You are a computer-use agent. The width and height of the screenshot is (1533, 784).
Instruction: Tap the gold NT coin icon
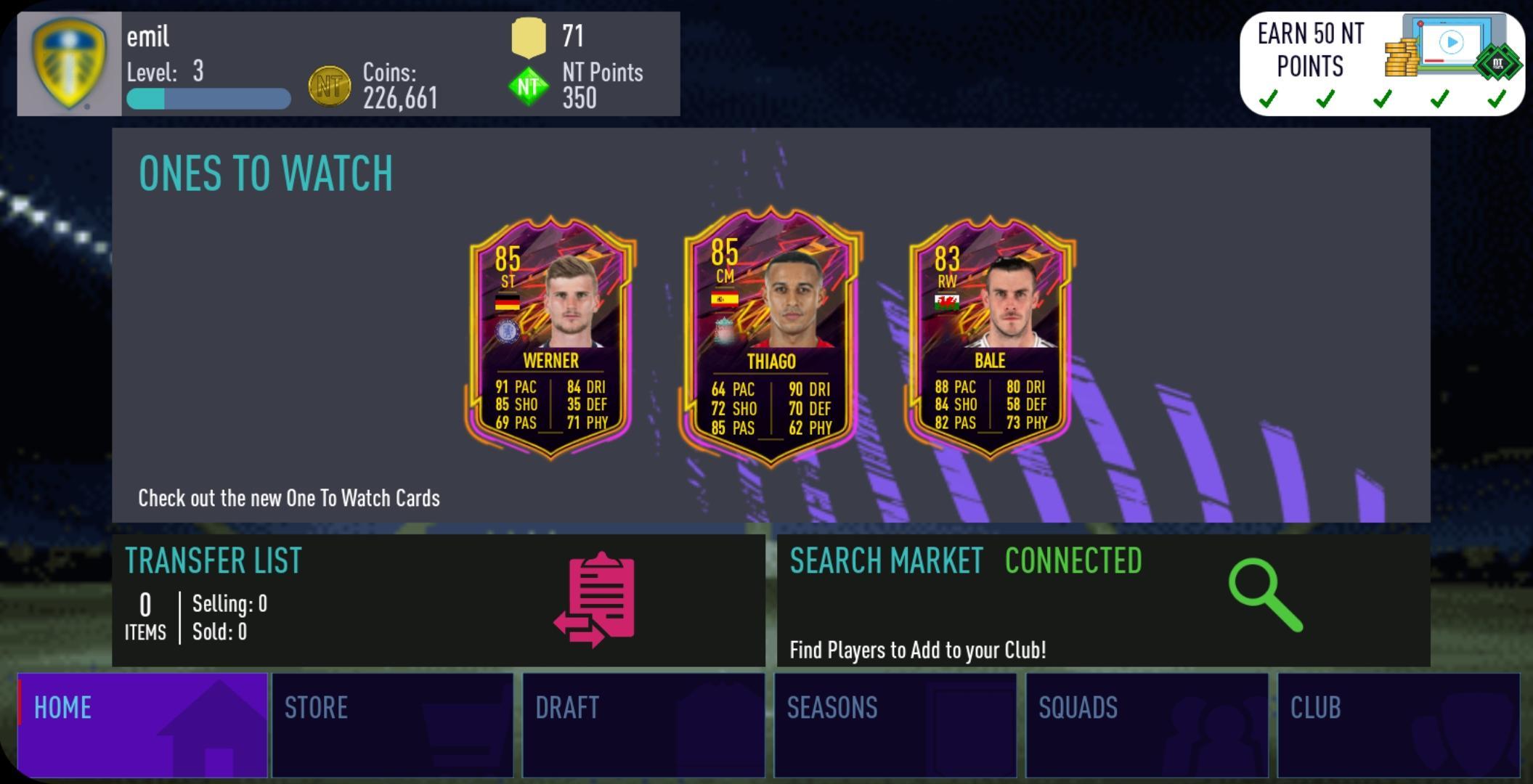[x=330, y=86]
